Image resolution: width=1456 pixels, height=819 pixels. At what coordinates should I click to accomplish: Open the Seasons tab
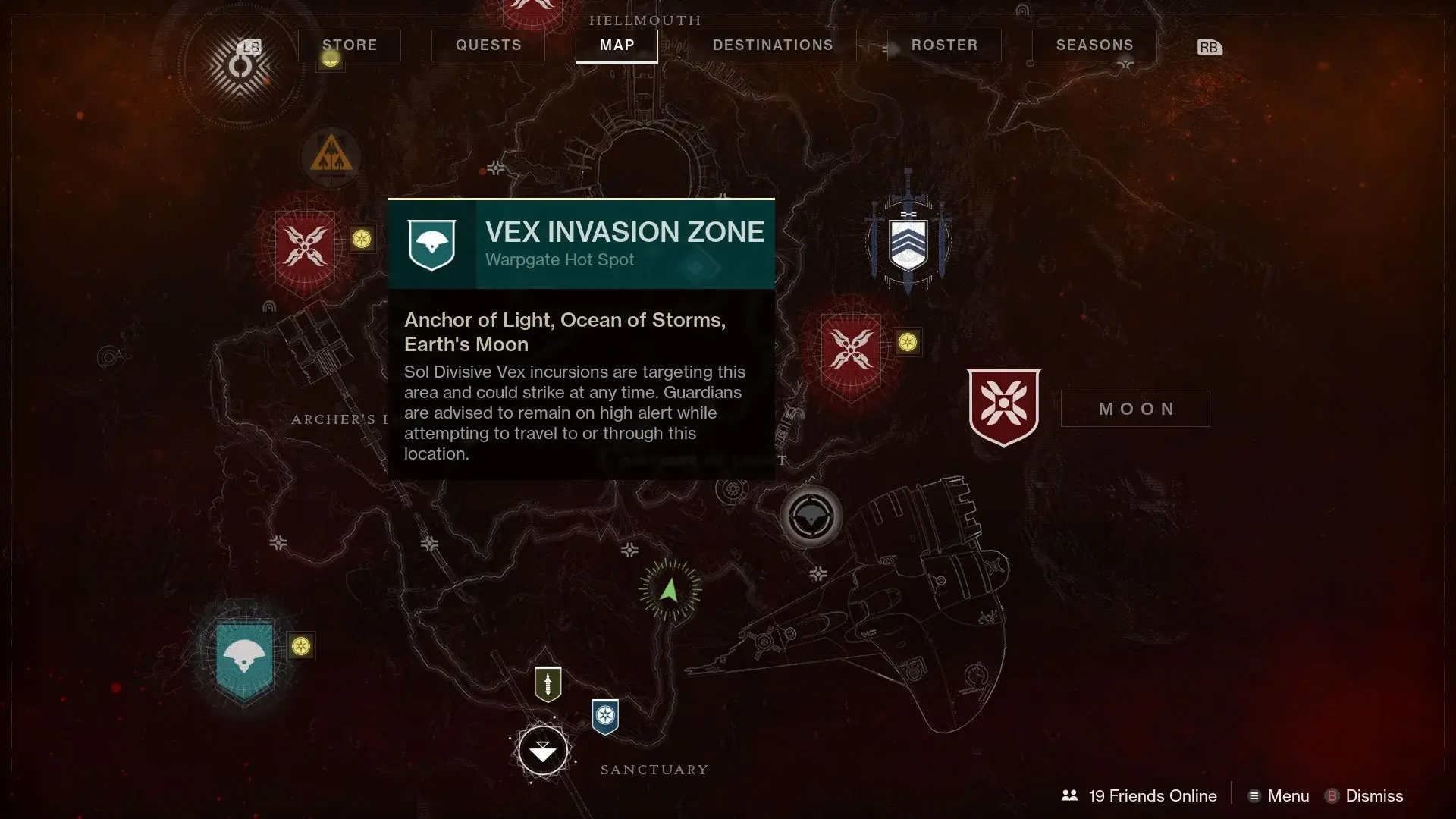[1094, 45]
